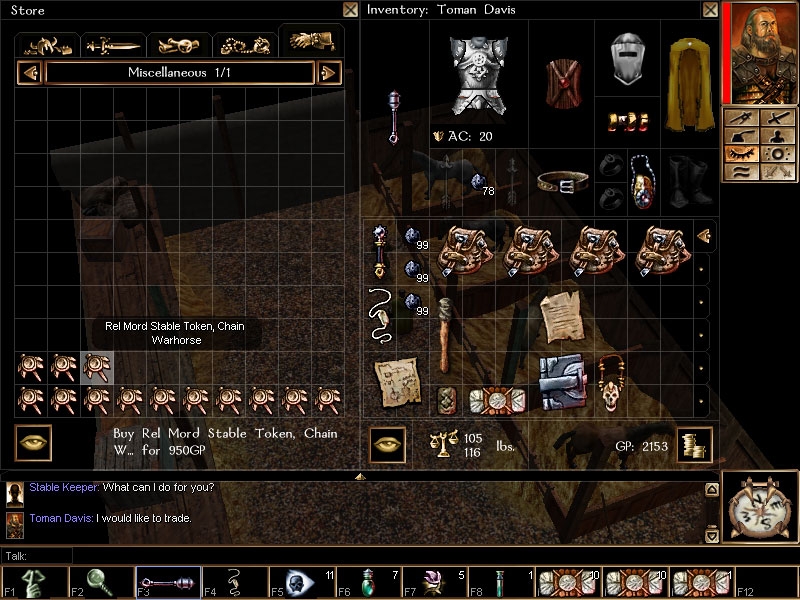800x600 pixels.
Task: Go to previous Miscellaneous store page
Action: point(30,73)
